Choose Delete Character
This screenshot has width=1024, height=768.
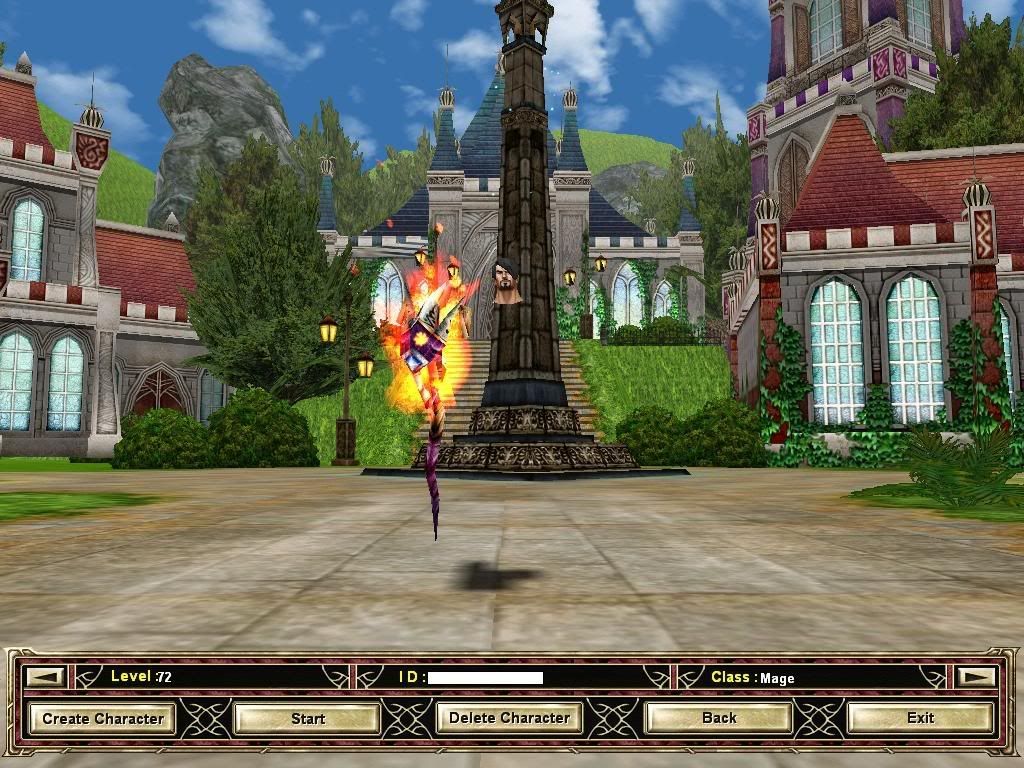[509, 718]
